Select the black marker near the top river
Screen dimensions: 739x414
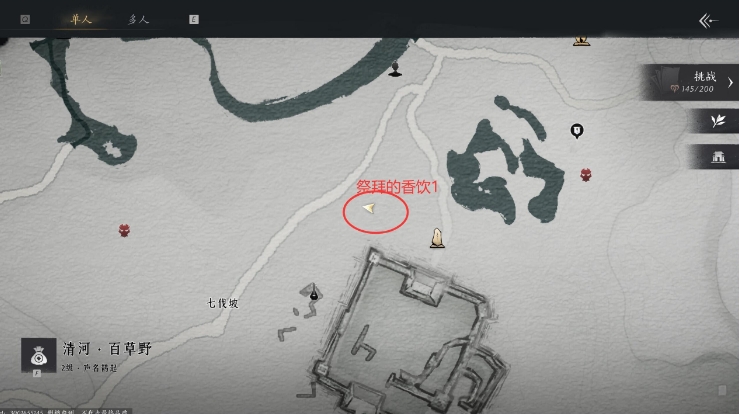(x=396, y=68)
